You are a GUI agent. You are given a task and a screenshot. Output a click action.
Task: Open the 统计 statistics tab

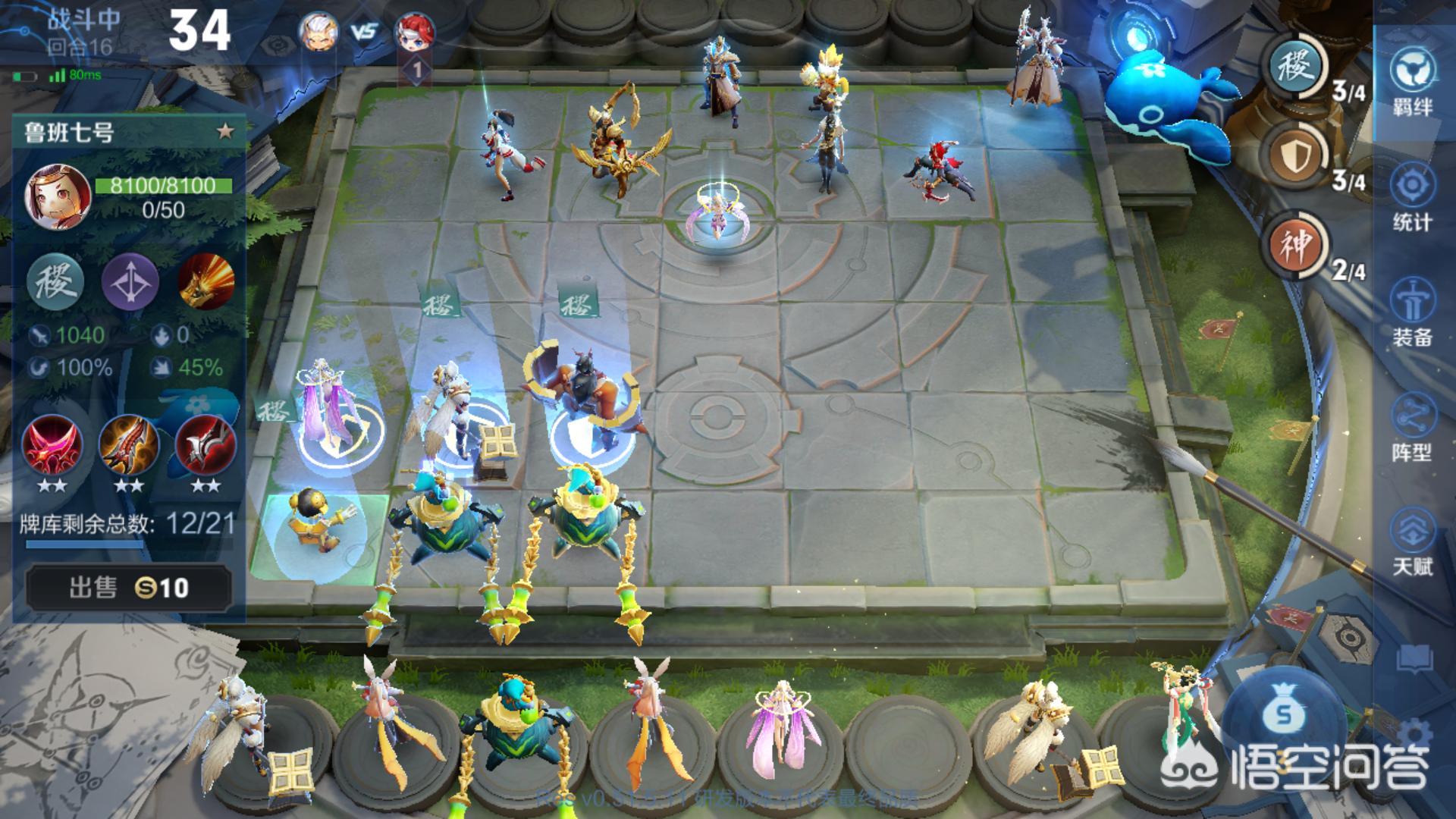[x=1413, y=197]
